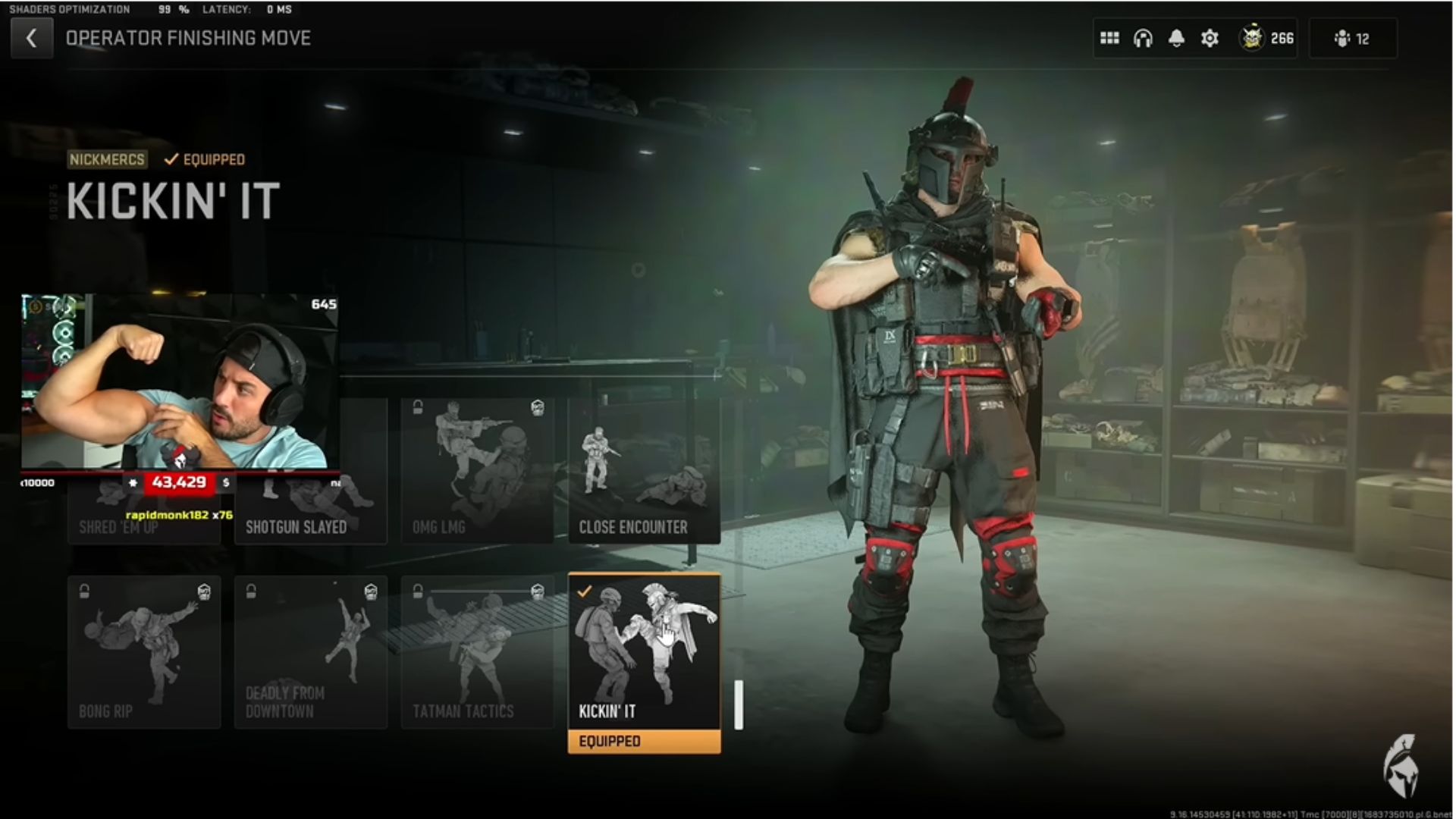Choose the OMG LMG finishing move
Screen dimensions: 1456x819
(x=477, y=470)
